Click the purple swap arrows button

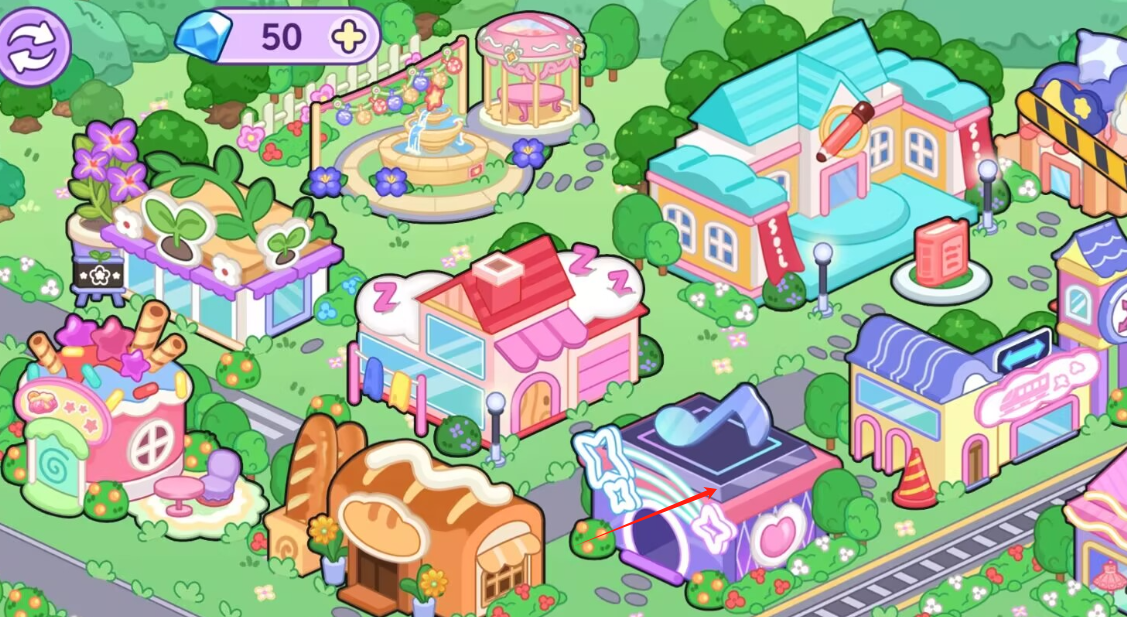pos(35,45)
